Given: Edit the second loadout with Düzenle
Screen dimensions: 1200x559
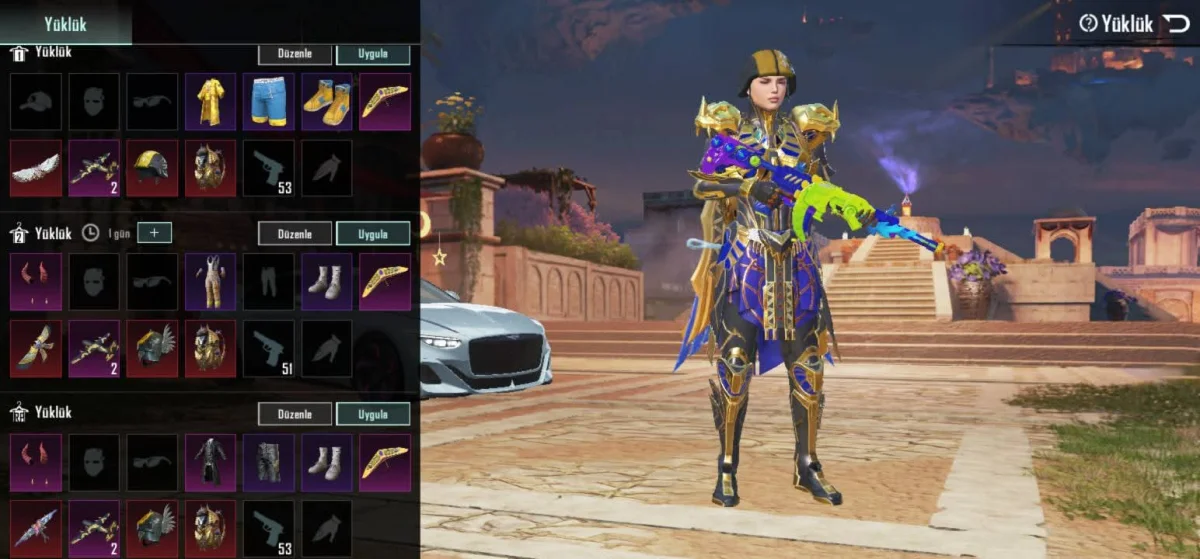Looking at the screenshot, I should point(295,234).
